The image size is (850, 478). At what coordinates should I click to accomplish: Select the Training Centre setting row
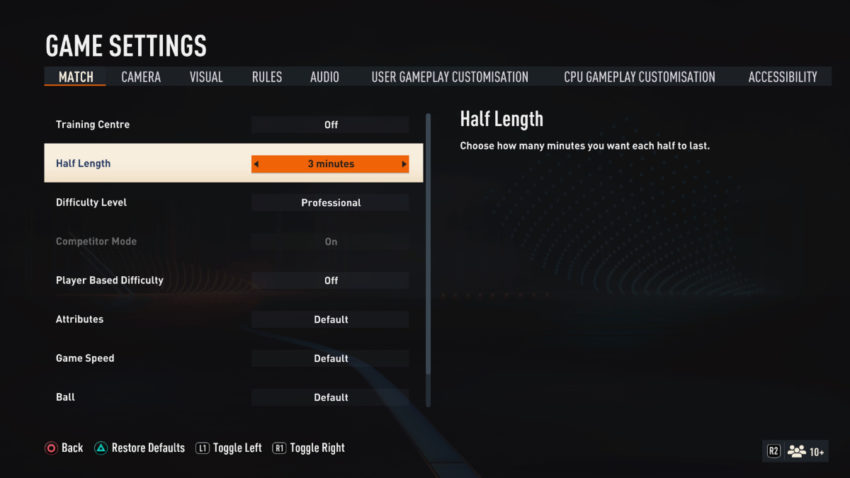tap(232, 125)
